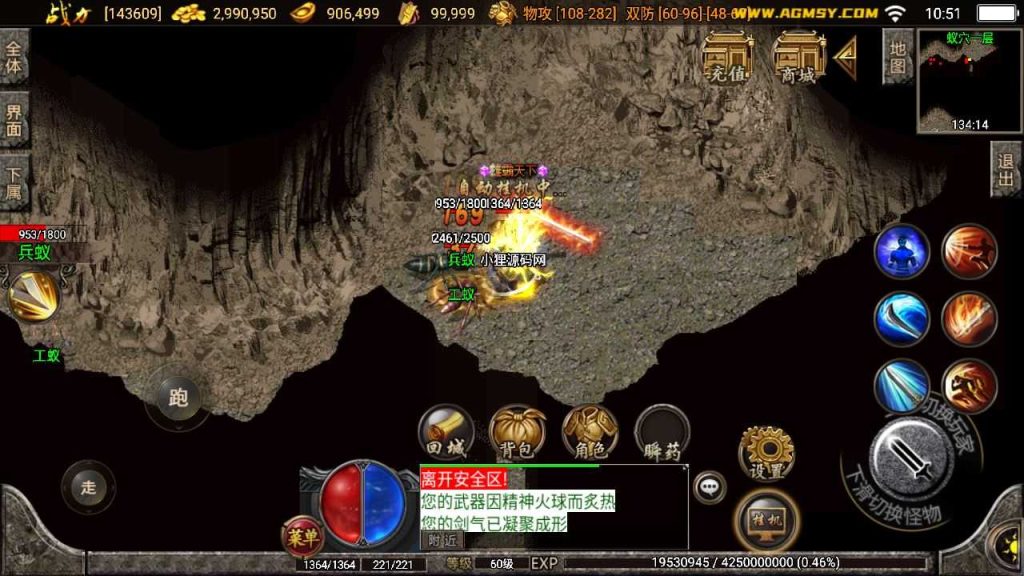The image size is (1024, 576).
Task: Select the 下属 subordinates tab
Action: pyautogui.click(x=14, y=182)
